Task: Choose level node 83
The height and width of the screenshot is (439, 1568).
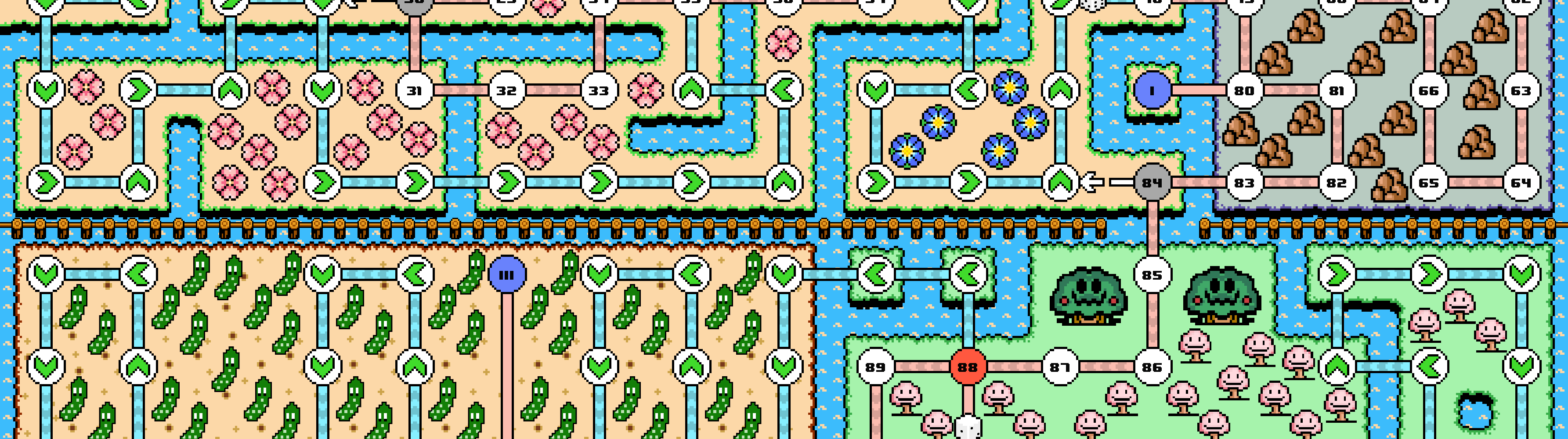Action: click(x=1244, y=183)
